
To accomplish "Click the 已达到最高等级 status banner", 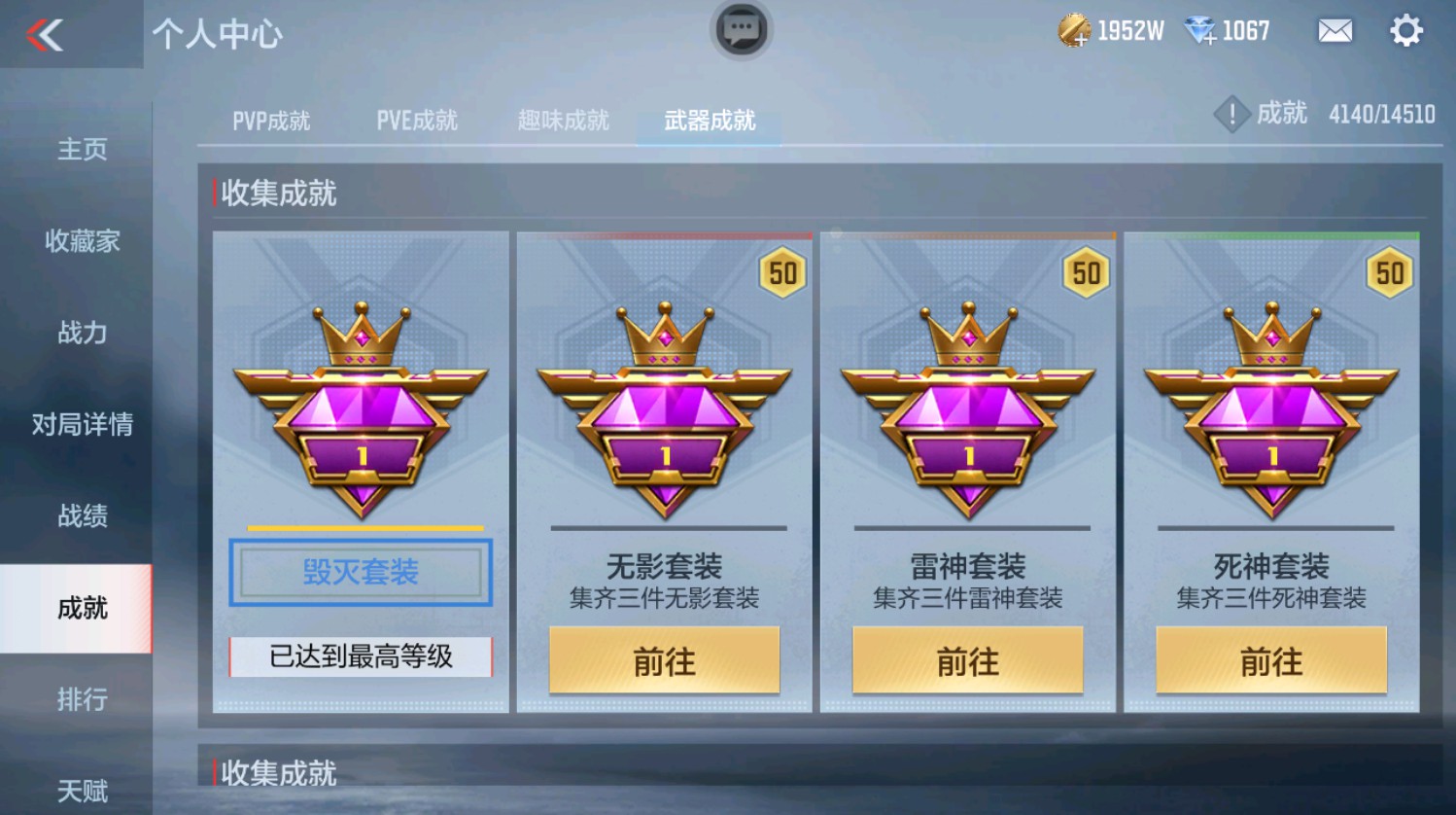I will (x=360, y=657).
